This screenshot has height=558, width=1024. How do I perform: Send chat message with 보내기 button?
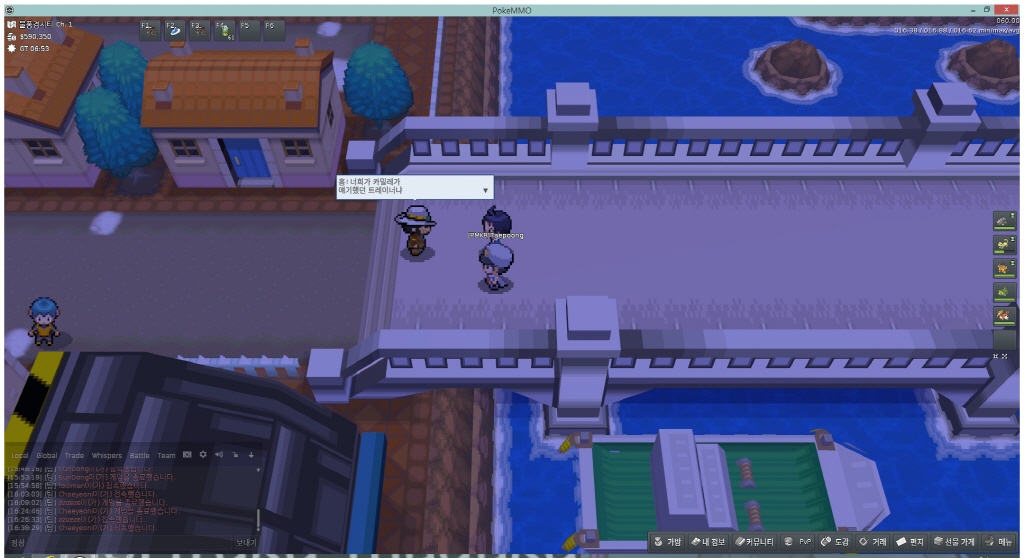(246, 542)
